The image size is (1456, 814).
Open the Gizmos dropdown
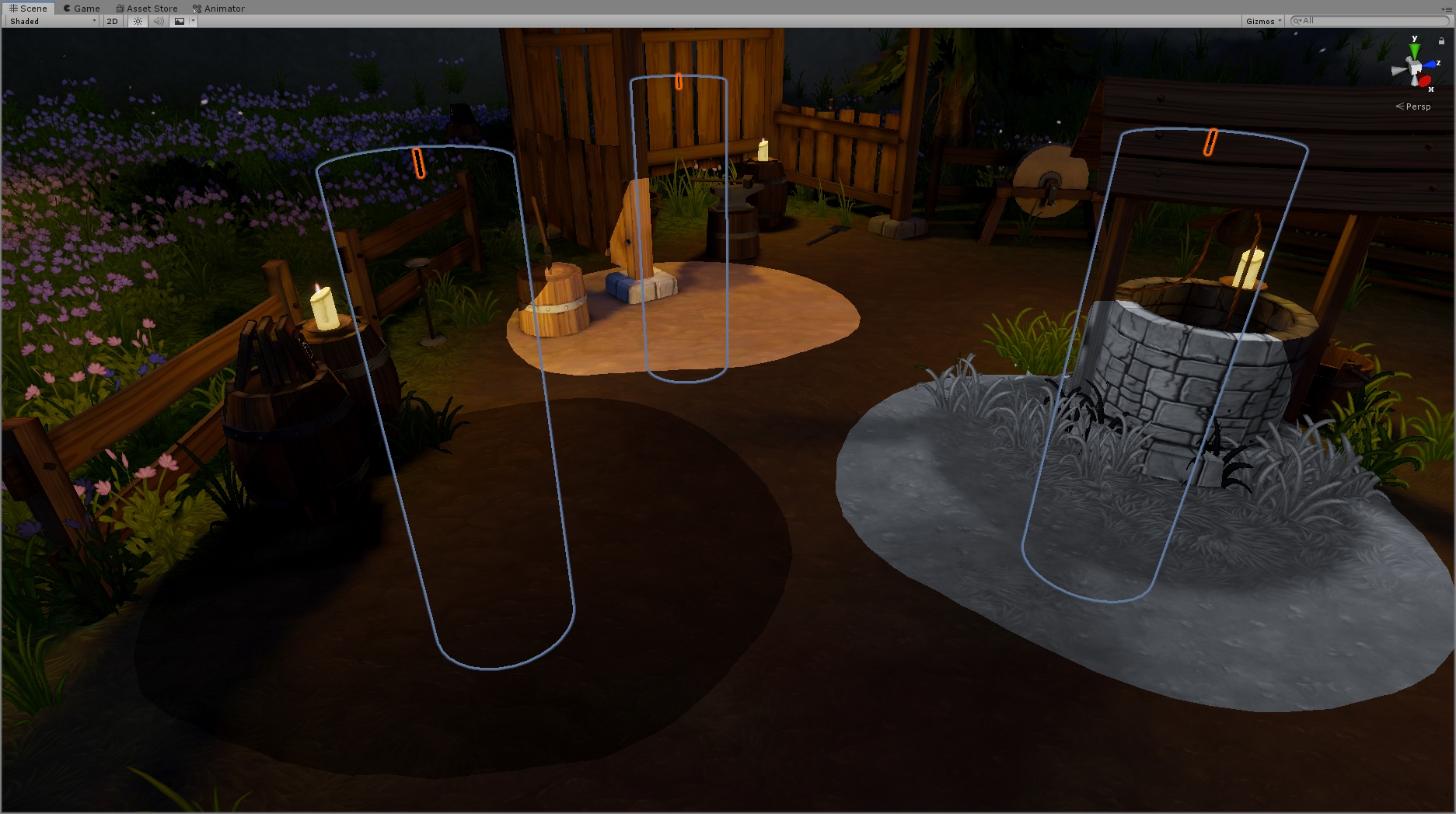[1262, 21]
